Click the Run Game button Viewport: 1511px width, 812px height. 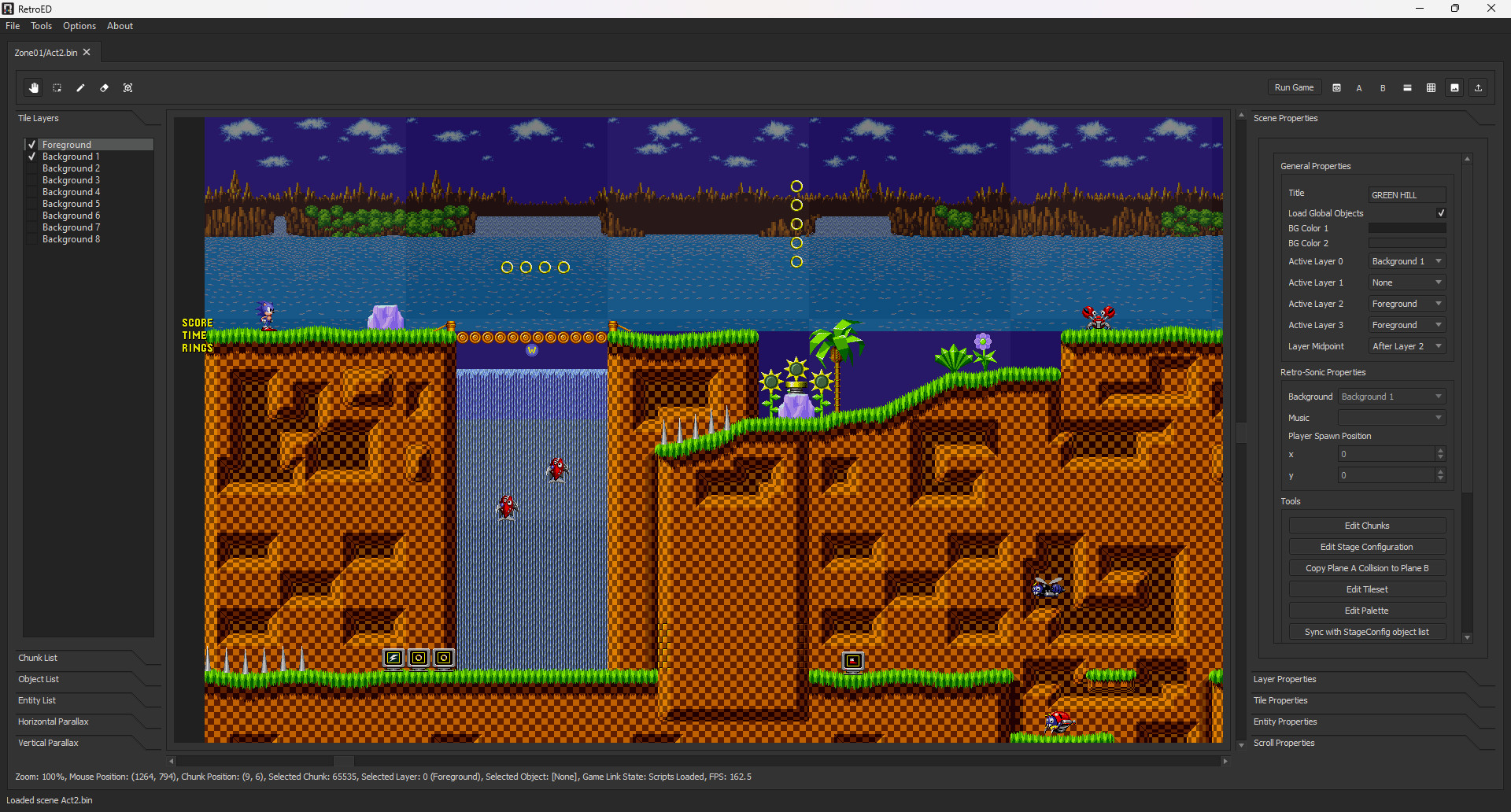[x=1294, y=87]
